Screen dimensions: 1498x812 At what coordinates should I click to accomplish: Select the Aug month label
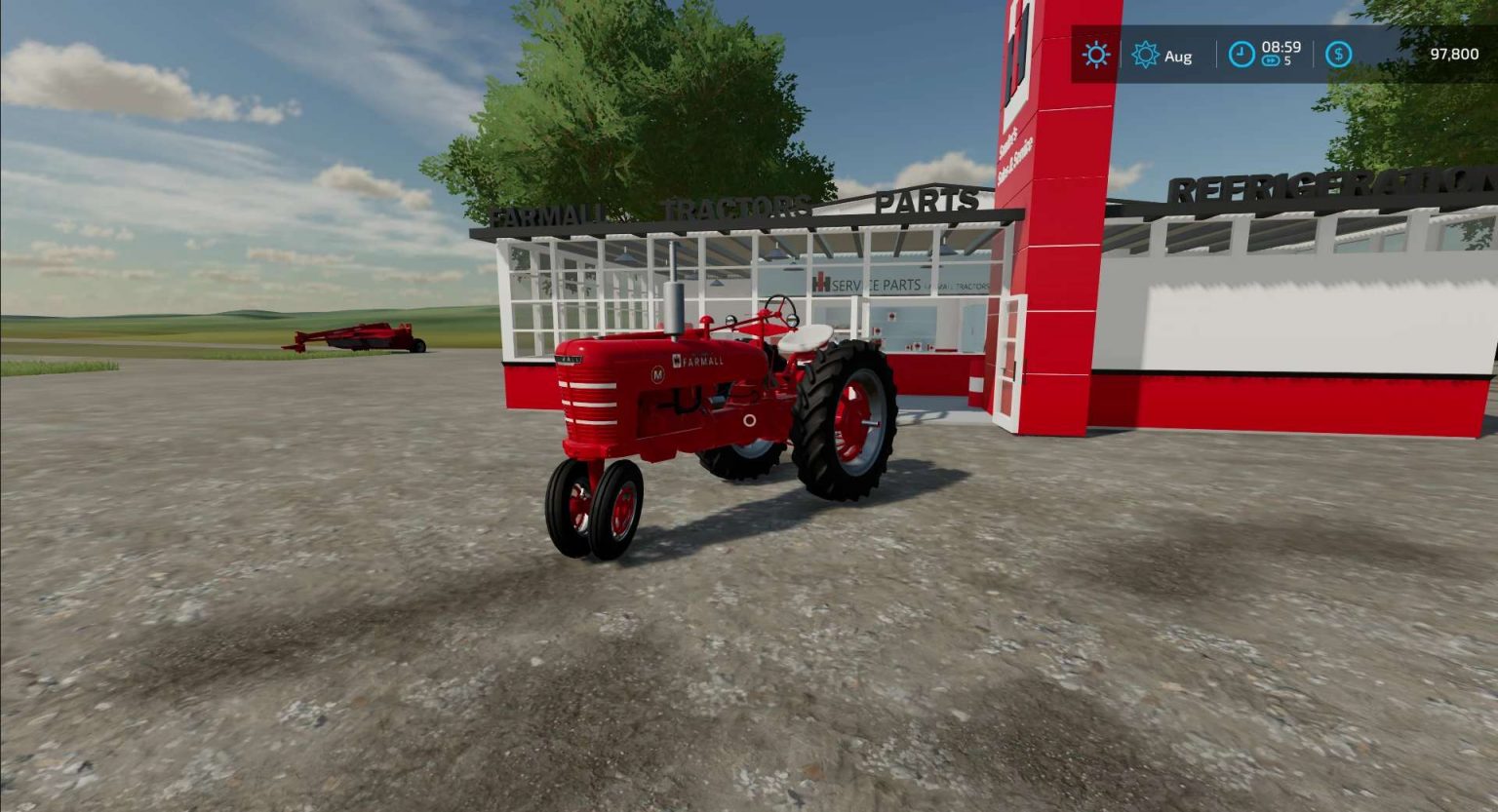point(1177,56)
